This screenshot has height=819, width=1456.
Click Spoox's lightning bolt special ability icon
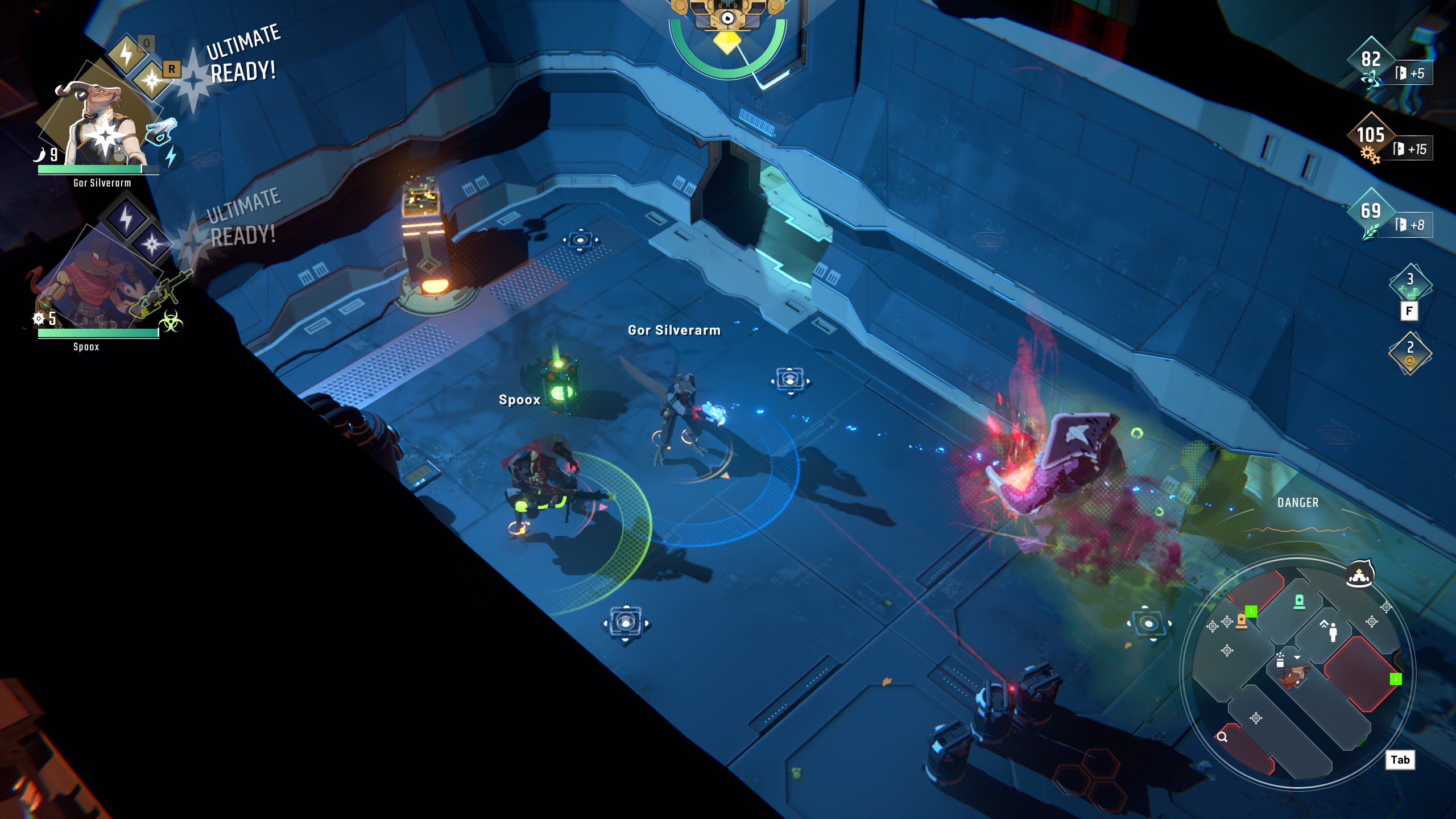click(126, 217)
